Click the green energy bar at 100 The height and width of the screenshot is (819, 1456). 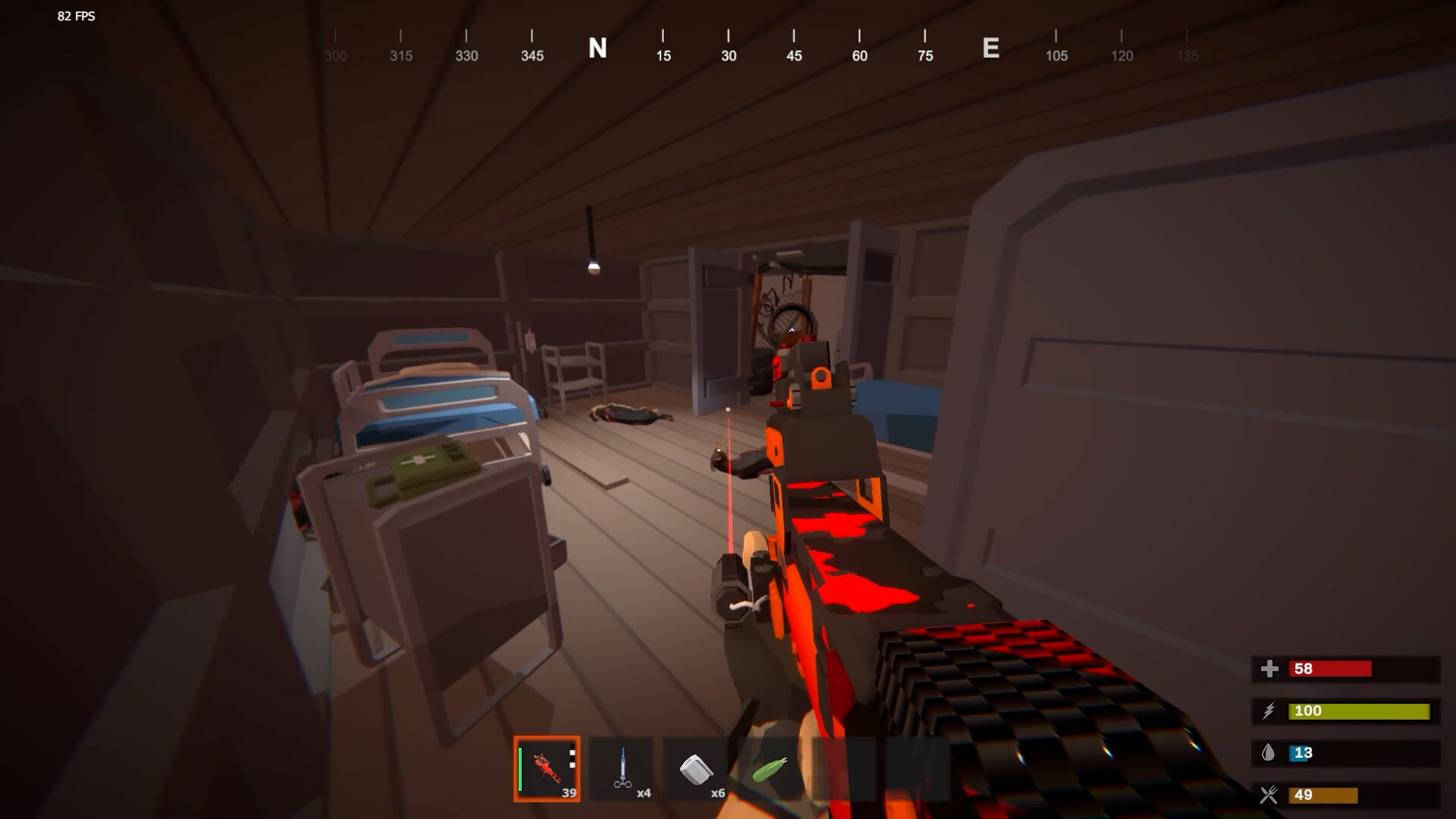point(1357,711)
